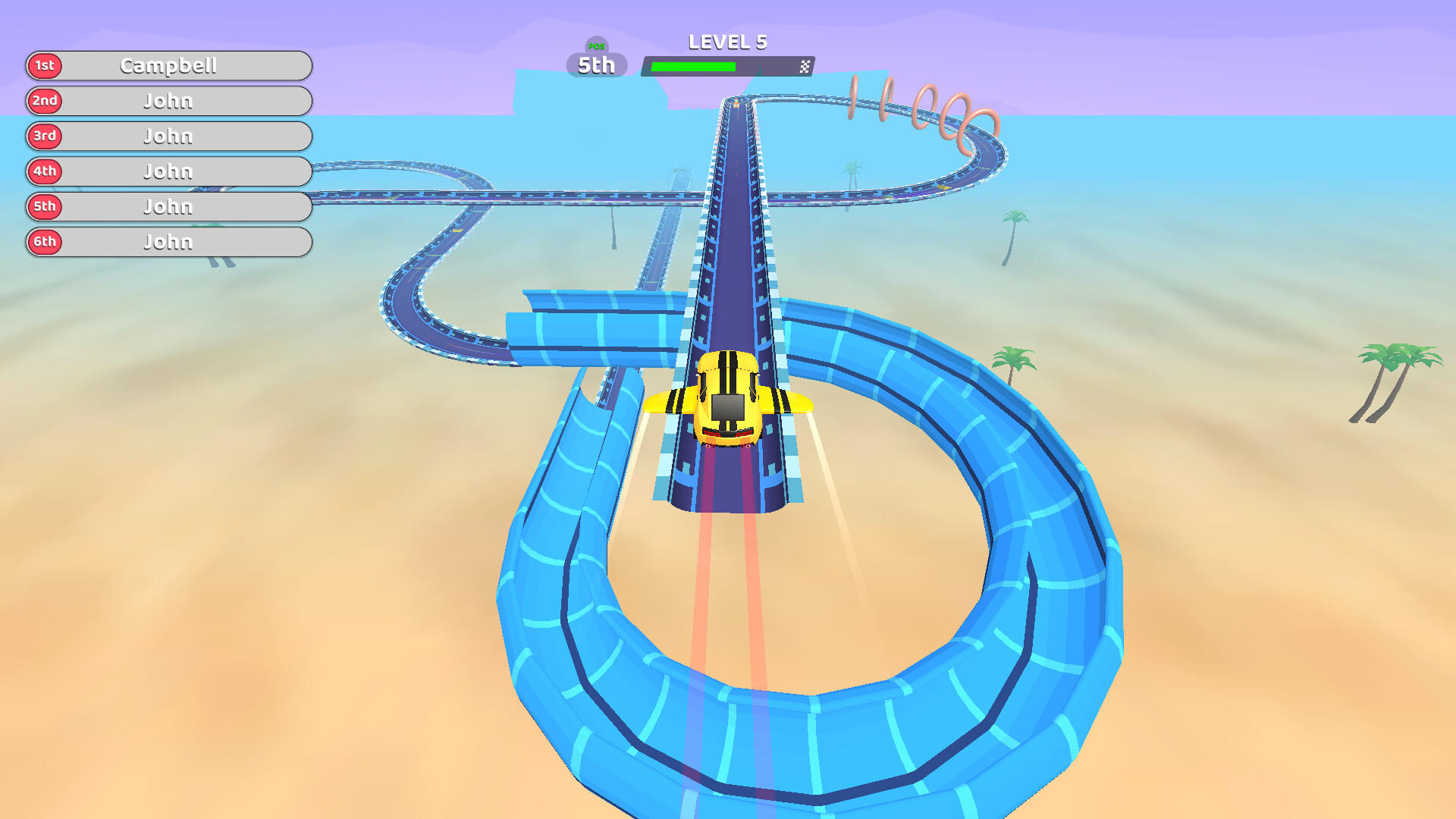Click the 1st place badge next to Campbell
Screen dimensions: 1456x819
point(44,66)
